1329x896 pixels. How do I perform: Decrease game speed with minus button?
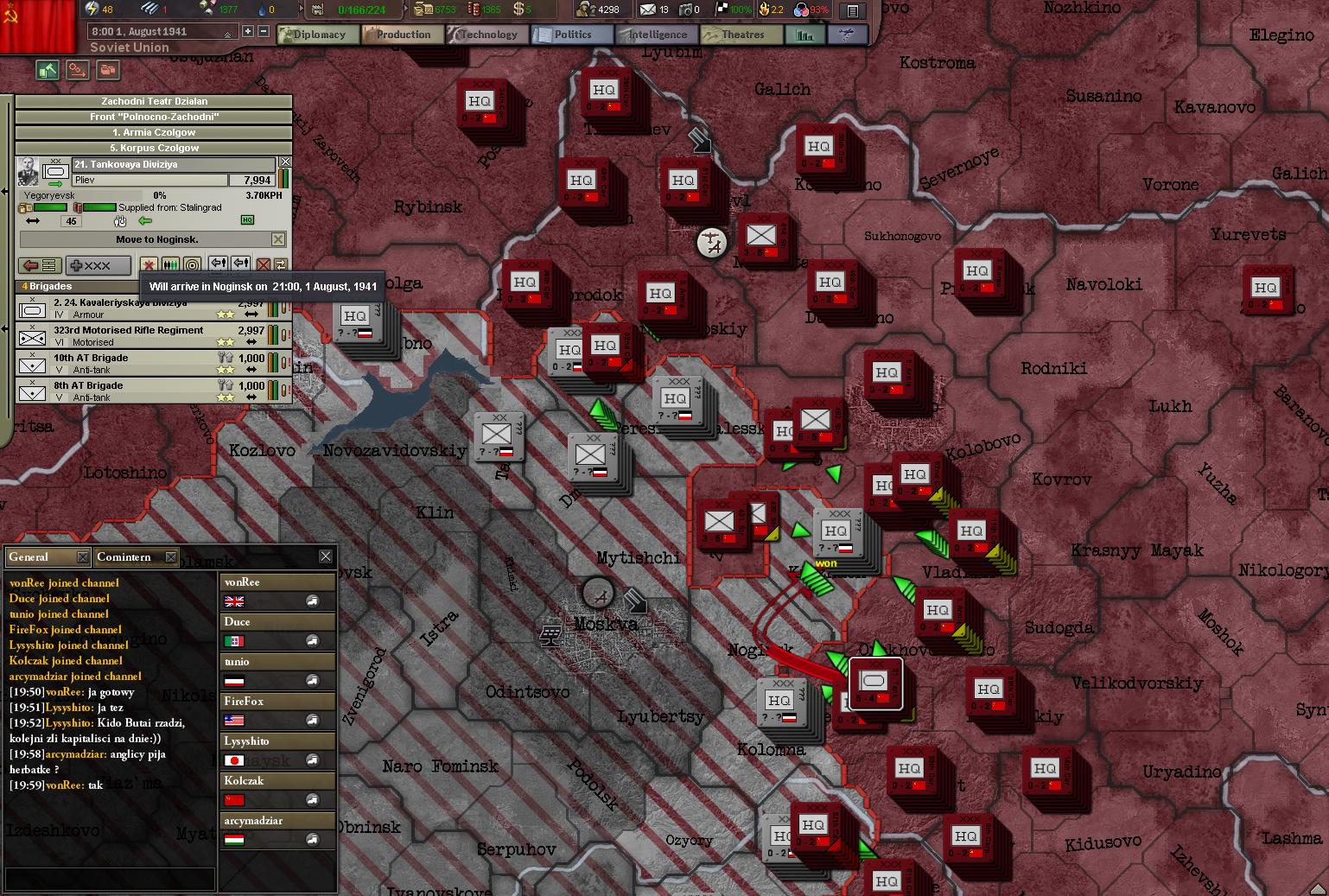[264, 31]
